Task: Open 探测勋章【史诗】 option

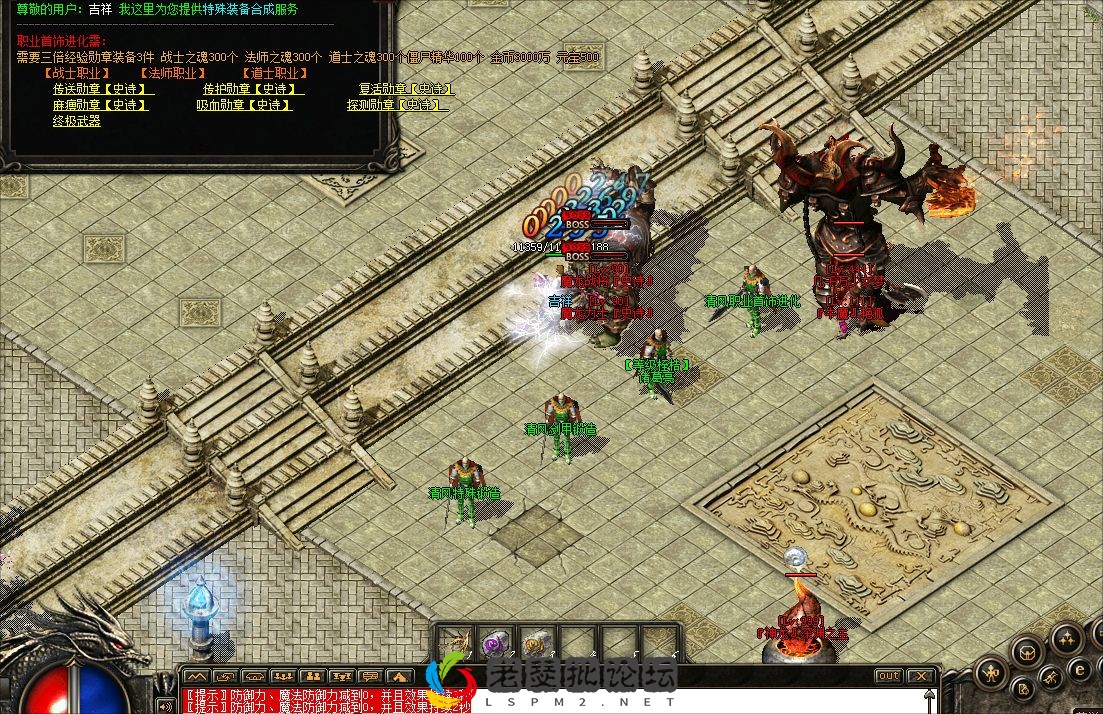Action: (x=397, y=105)
